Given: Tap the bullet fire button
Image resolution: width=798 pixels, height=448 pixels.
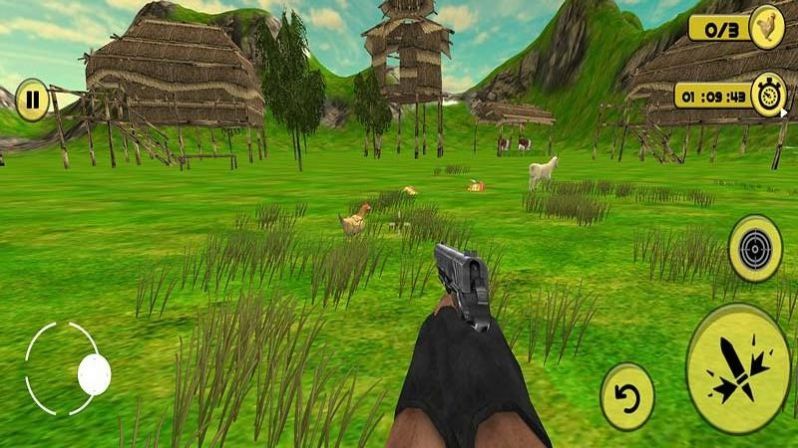Looking at the screenshot, I should click(738, 369).
